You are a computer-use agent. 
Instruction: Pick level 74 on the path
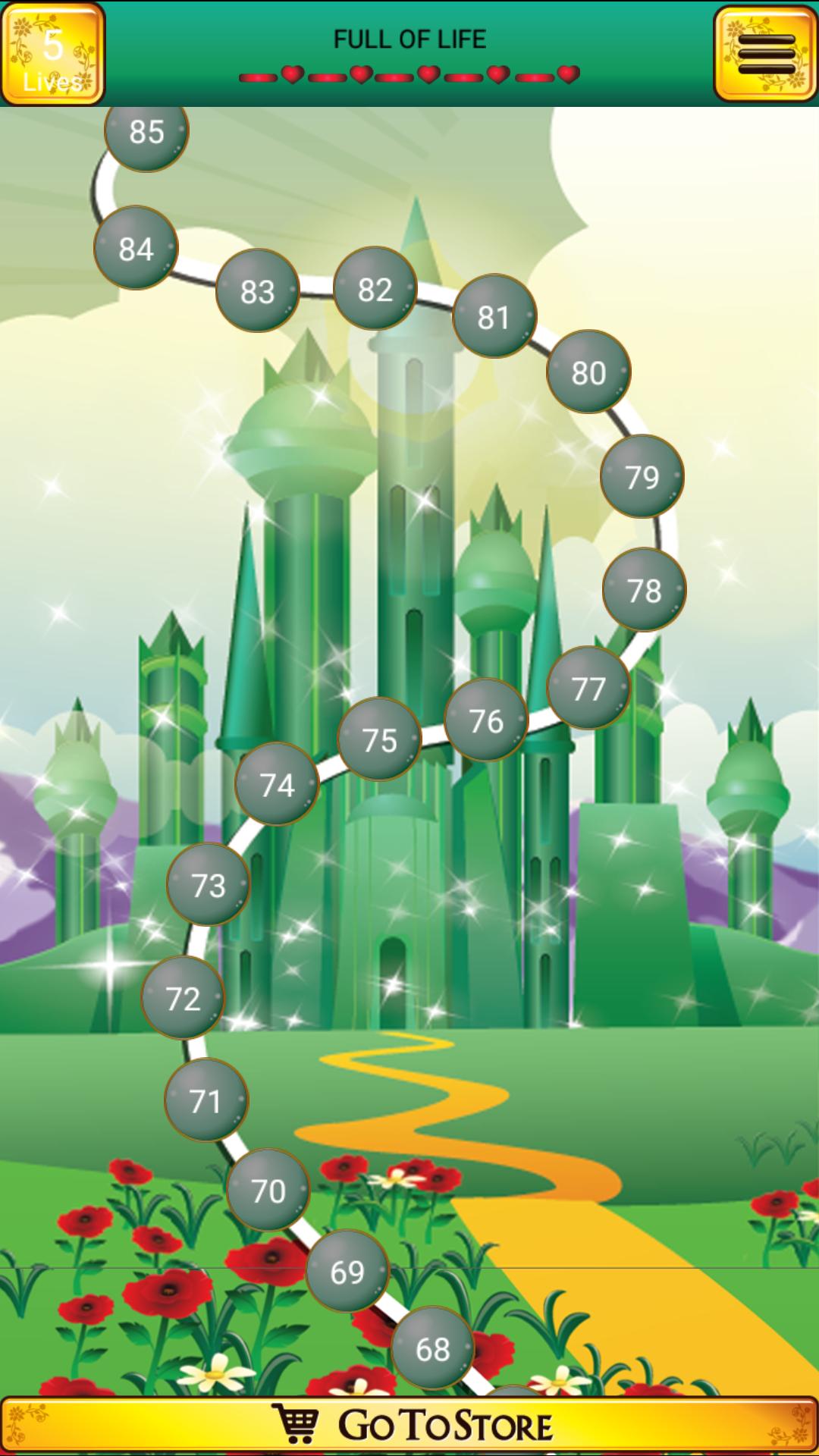(x=277, y=784)
